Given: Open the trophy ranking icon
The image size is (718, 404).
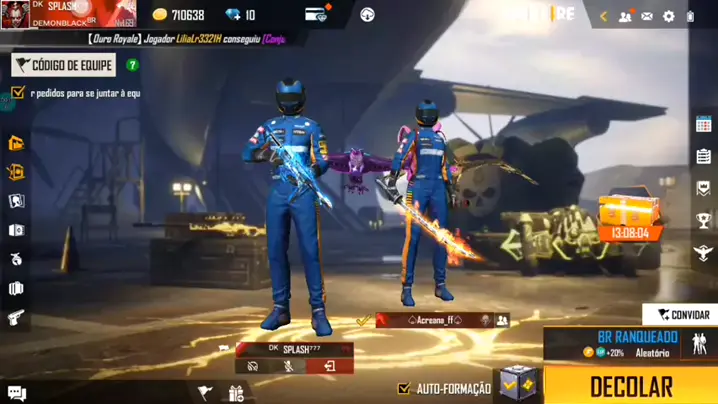Looking at the screenshot, I should [x=703, y=221].
